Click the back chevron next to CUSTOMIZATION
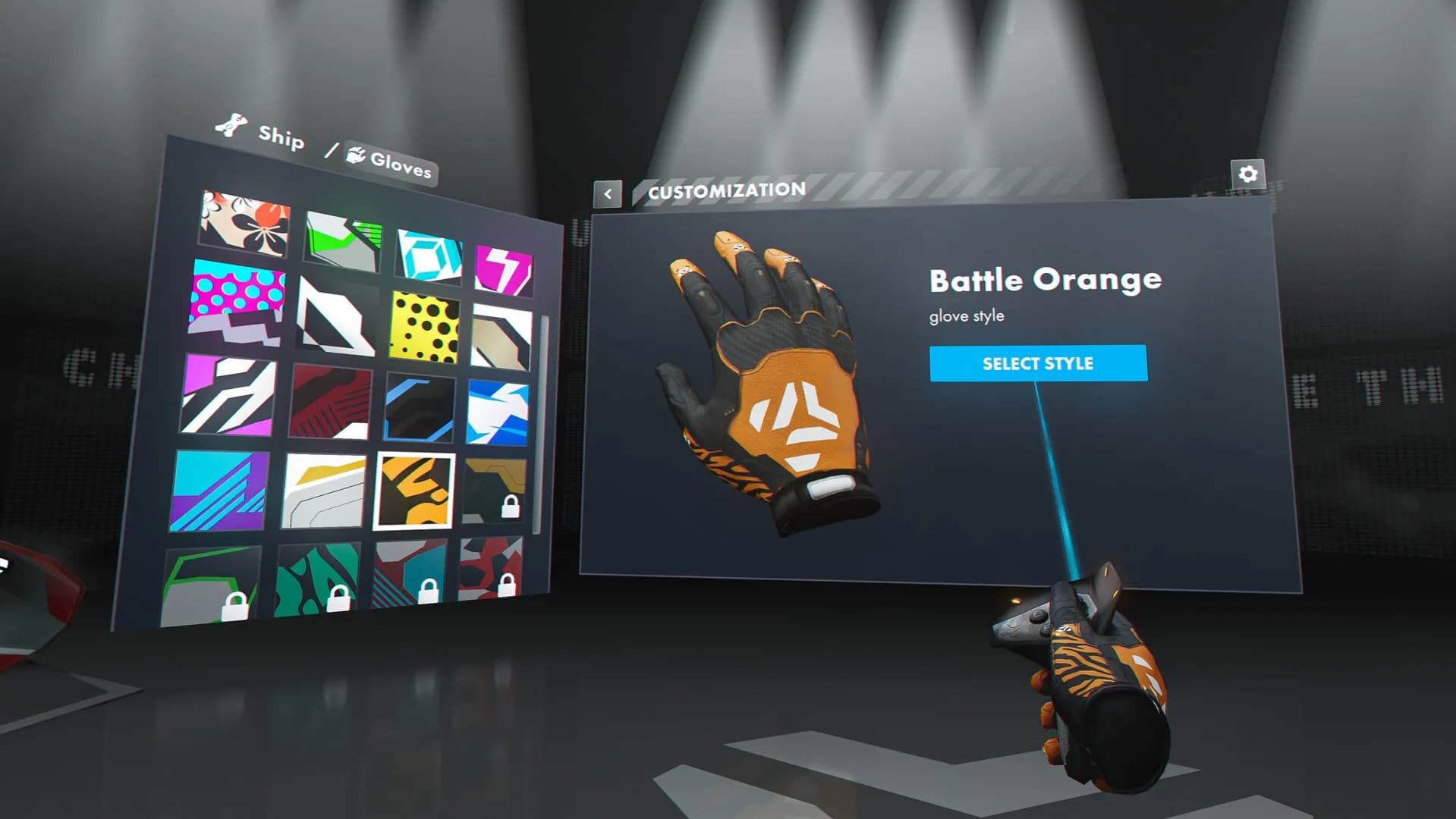Viewport: 1456px width, 819px height. [x=607, y=193]
